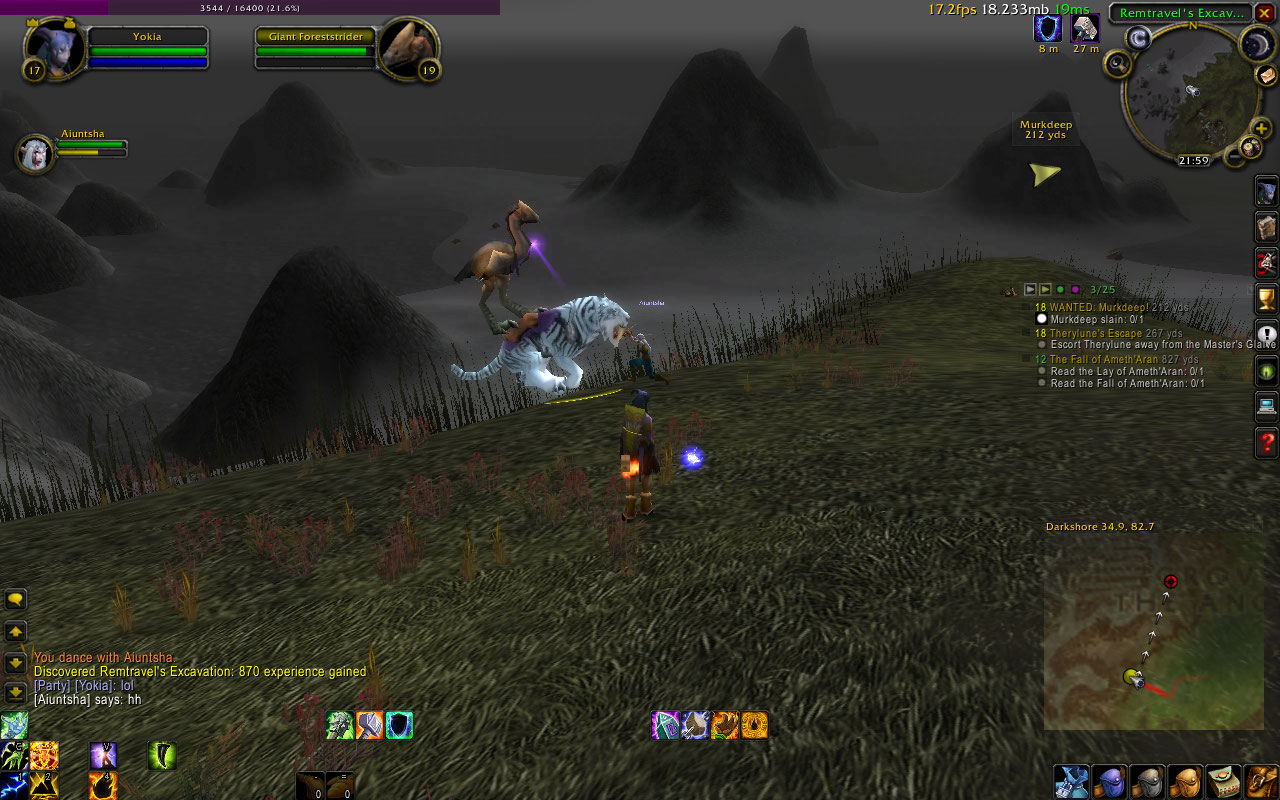
Task: Open the main backpack bag slot
Action: 1261,781
